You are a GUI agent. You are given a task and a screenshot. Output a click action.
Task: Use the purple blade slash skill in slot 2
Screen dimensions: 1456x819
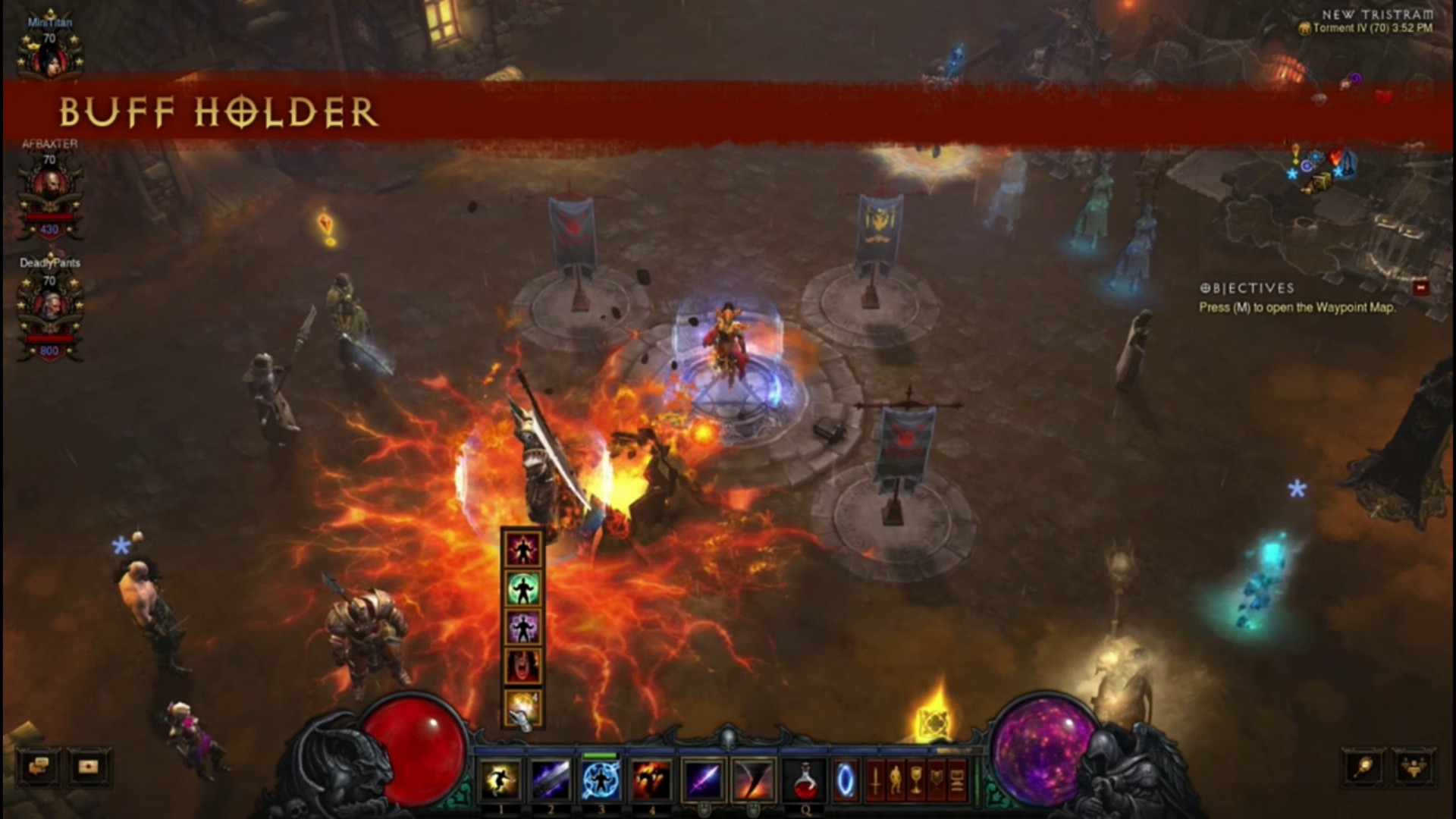point(551,780)
